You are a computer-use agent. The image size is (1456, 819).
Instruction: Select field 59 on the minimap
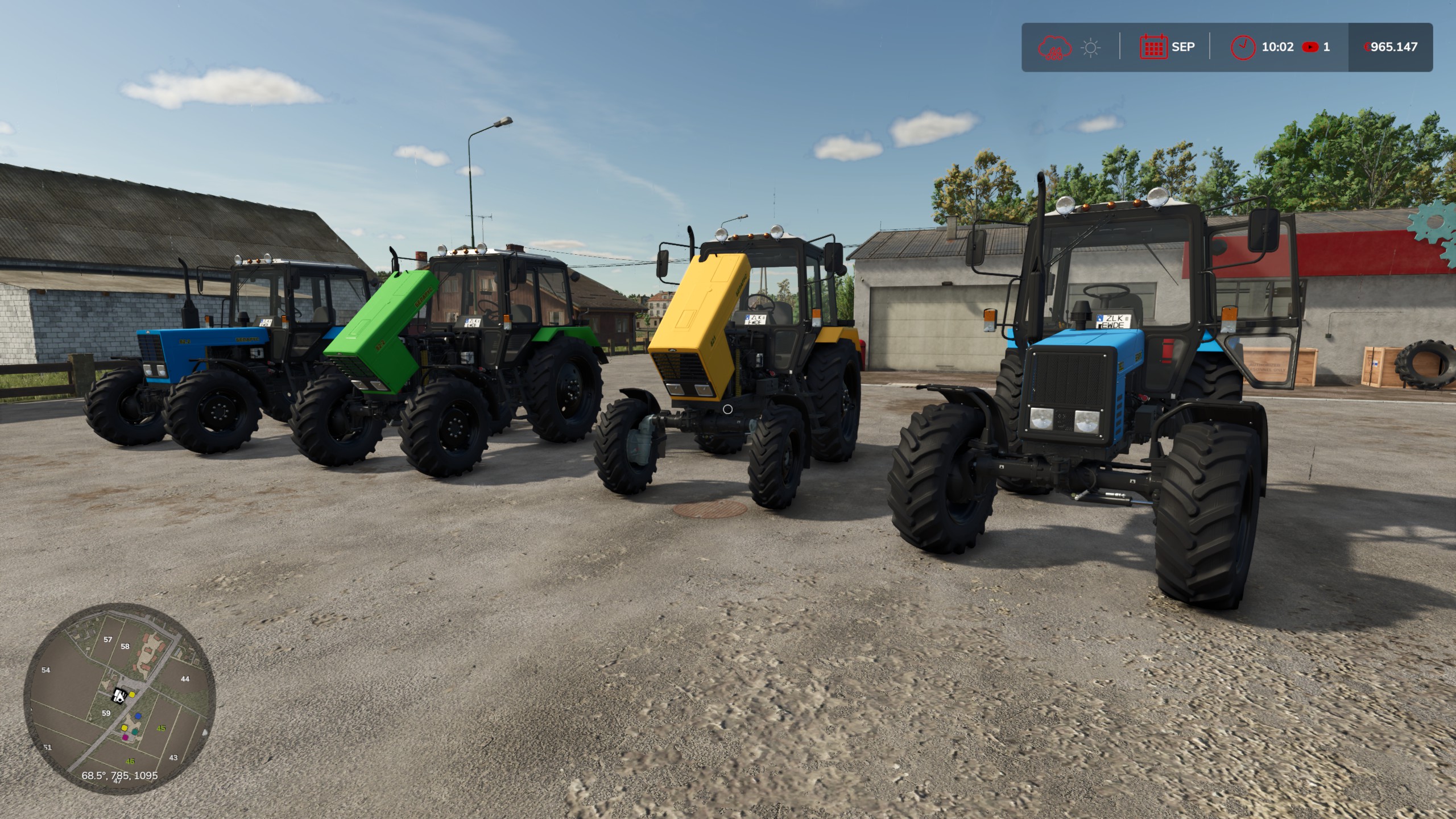point(106,713)
